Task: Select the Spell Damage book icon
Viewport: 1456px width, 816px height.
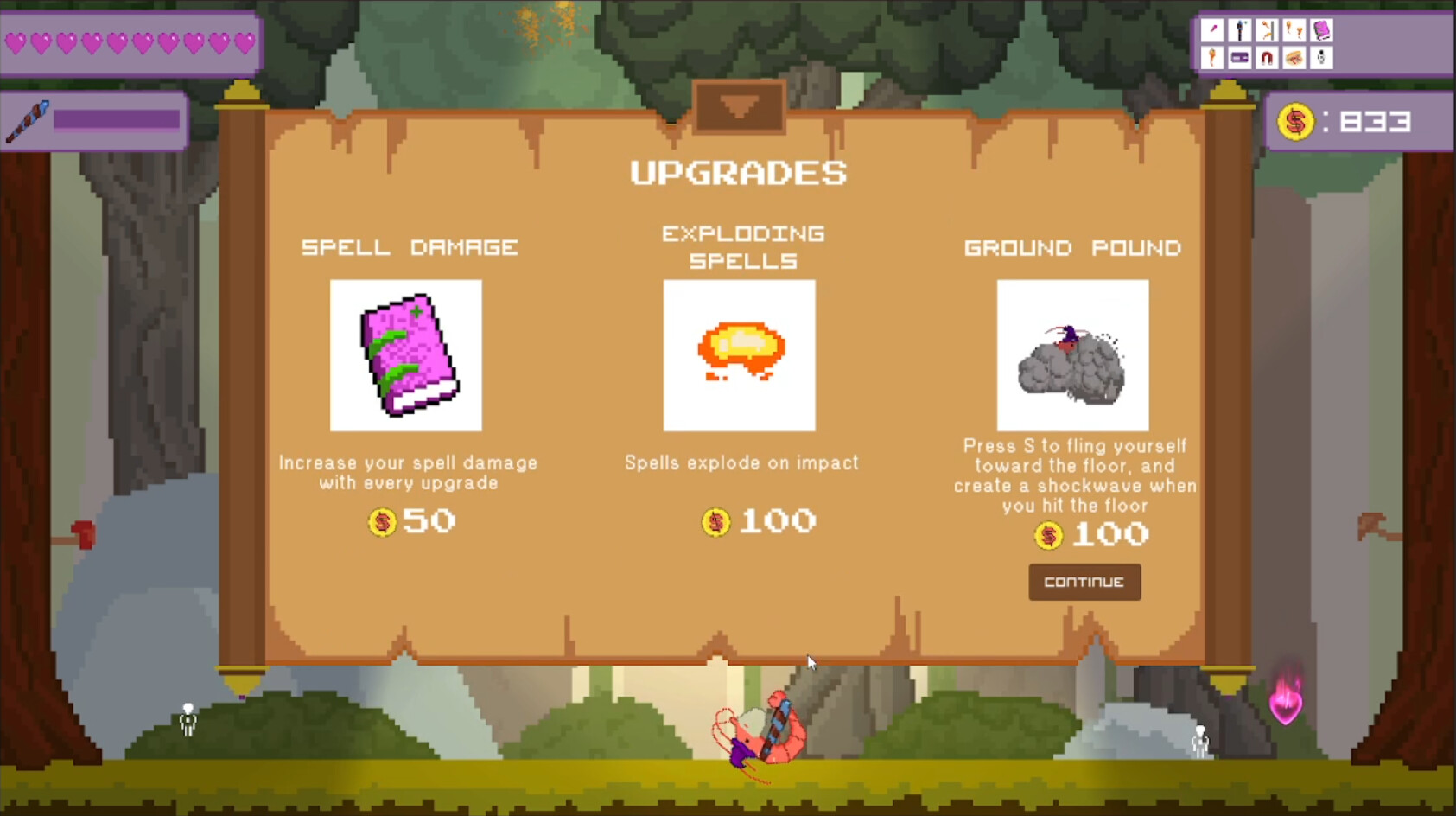Action: point(406,354)
